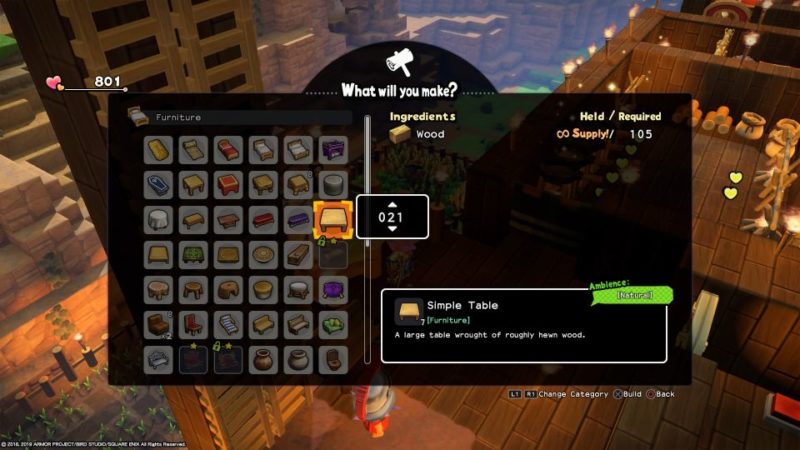Select the white tablecloth table slot
The width and height of the screenshot is (800, 450).
coord(158,219)
